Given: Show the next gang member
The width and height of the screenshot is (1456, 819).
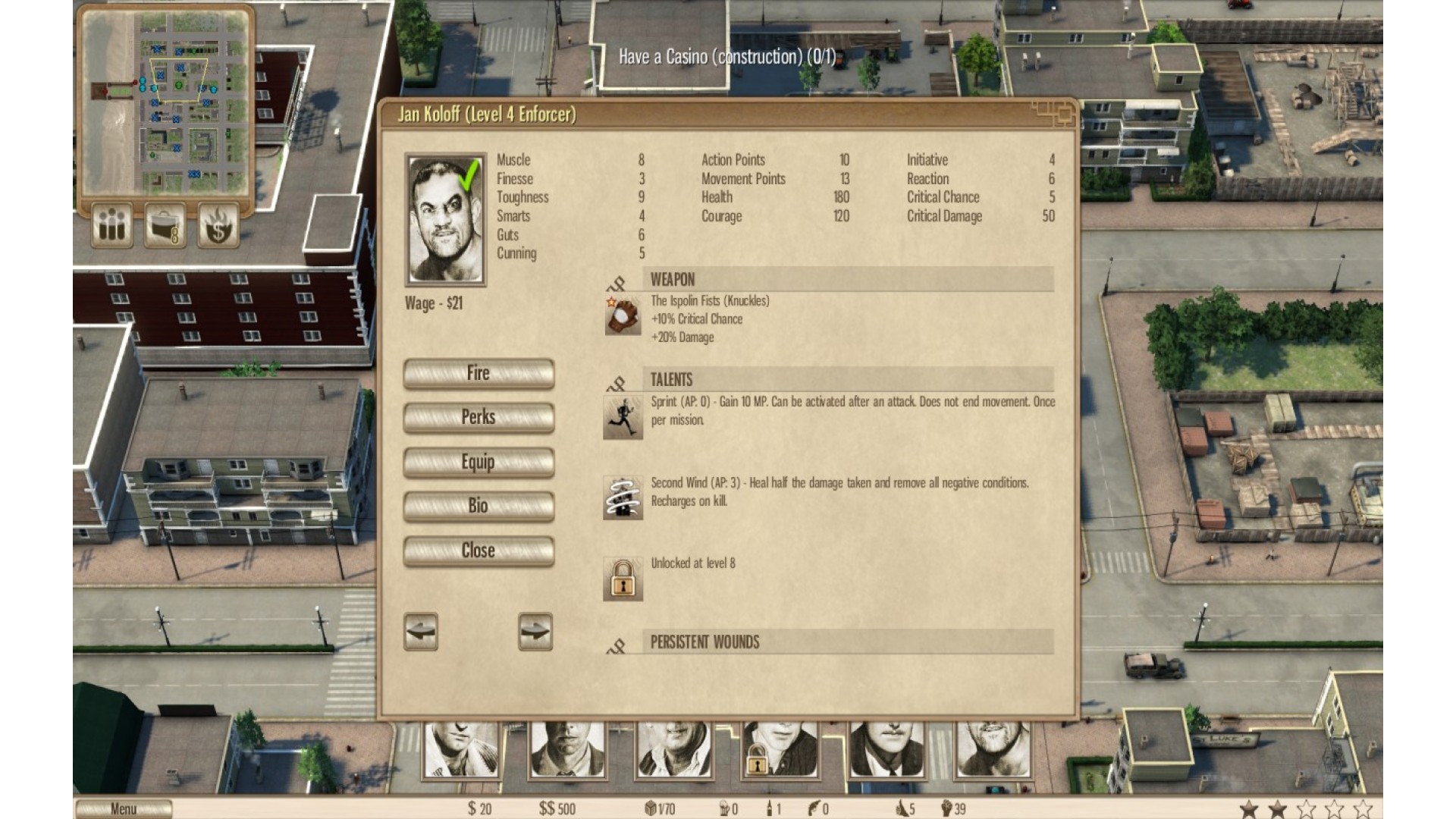Looking at the screenshot, I should [x=535, y=631].
